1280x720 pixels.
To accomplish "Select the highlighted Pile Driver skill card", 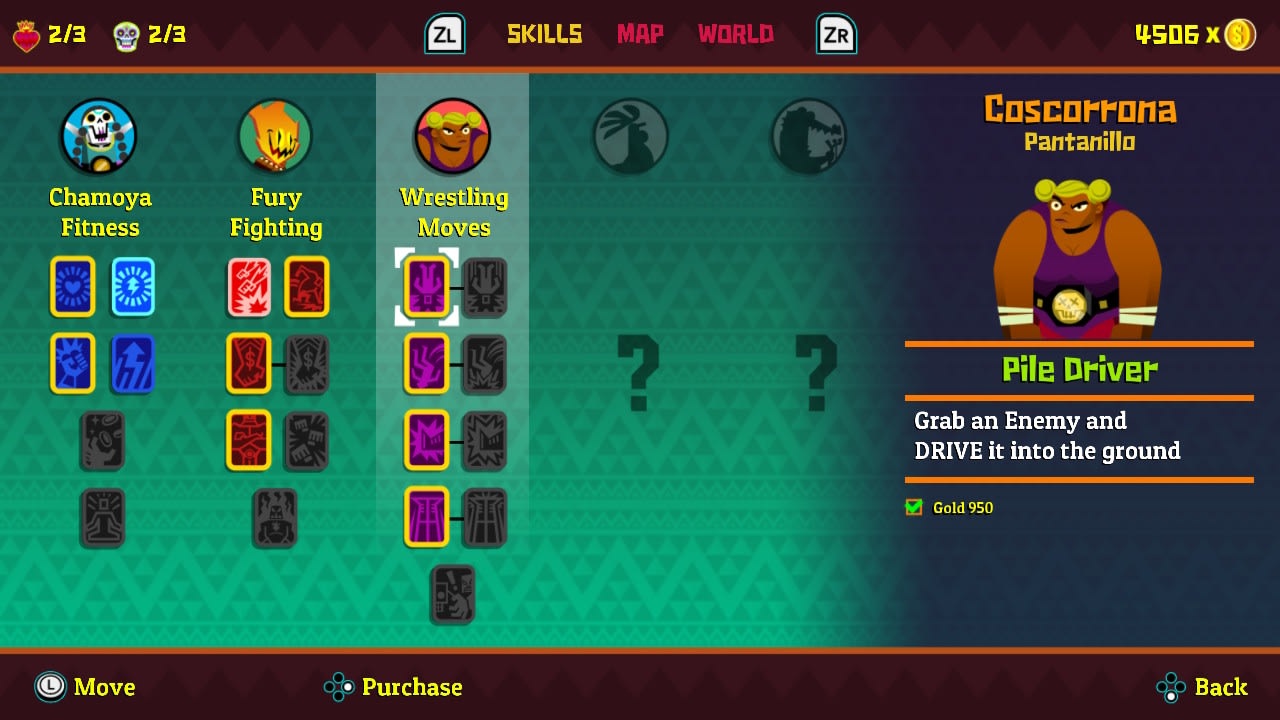I will pyautogui.click(x=426, y=288).
